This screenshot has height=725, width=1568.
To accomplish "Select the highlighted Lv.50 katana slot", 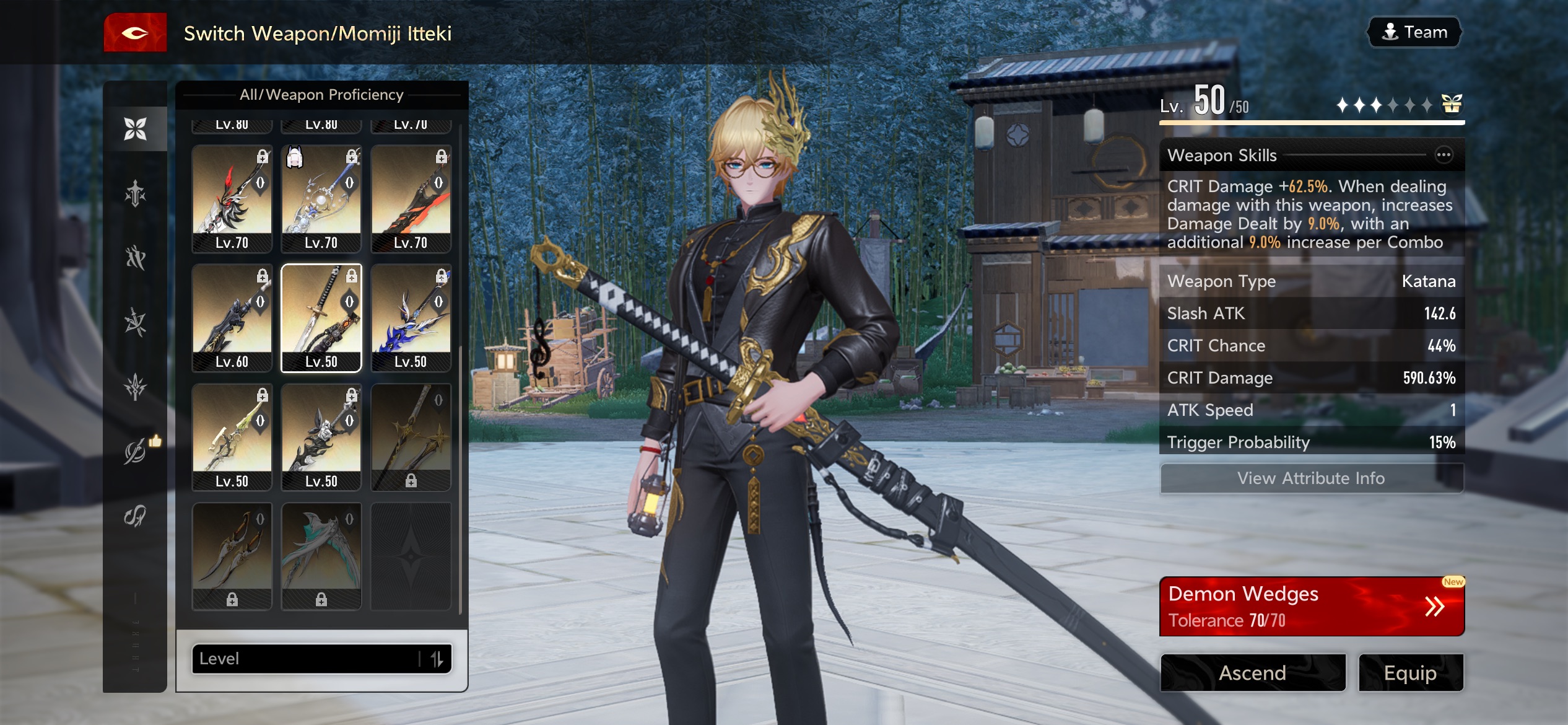I will [x=321, y=318].
